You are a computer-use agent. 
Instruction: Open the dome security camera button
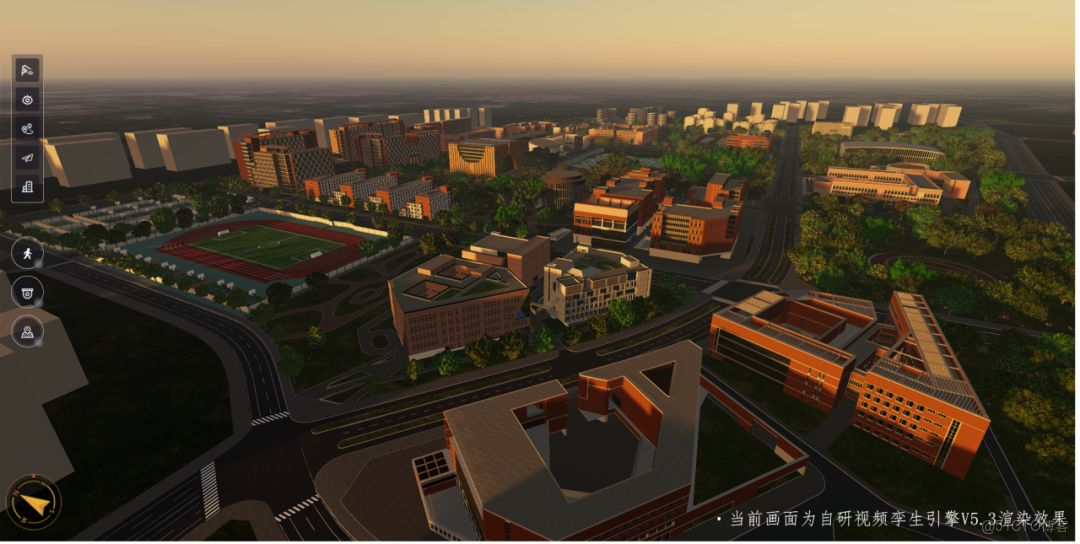click(x=27, y=292)
